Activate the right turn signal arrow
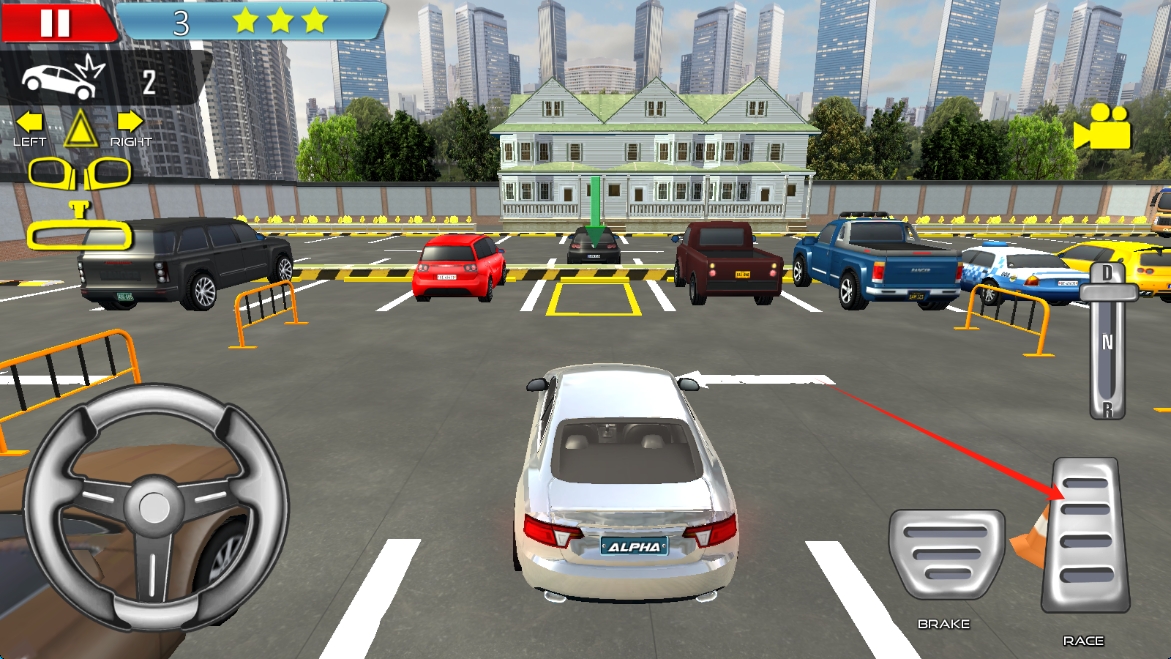Viewport: 1171px width, 659px height. point(130,122)
